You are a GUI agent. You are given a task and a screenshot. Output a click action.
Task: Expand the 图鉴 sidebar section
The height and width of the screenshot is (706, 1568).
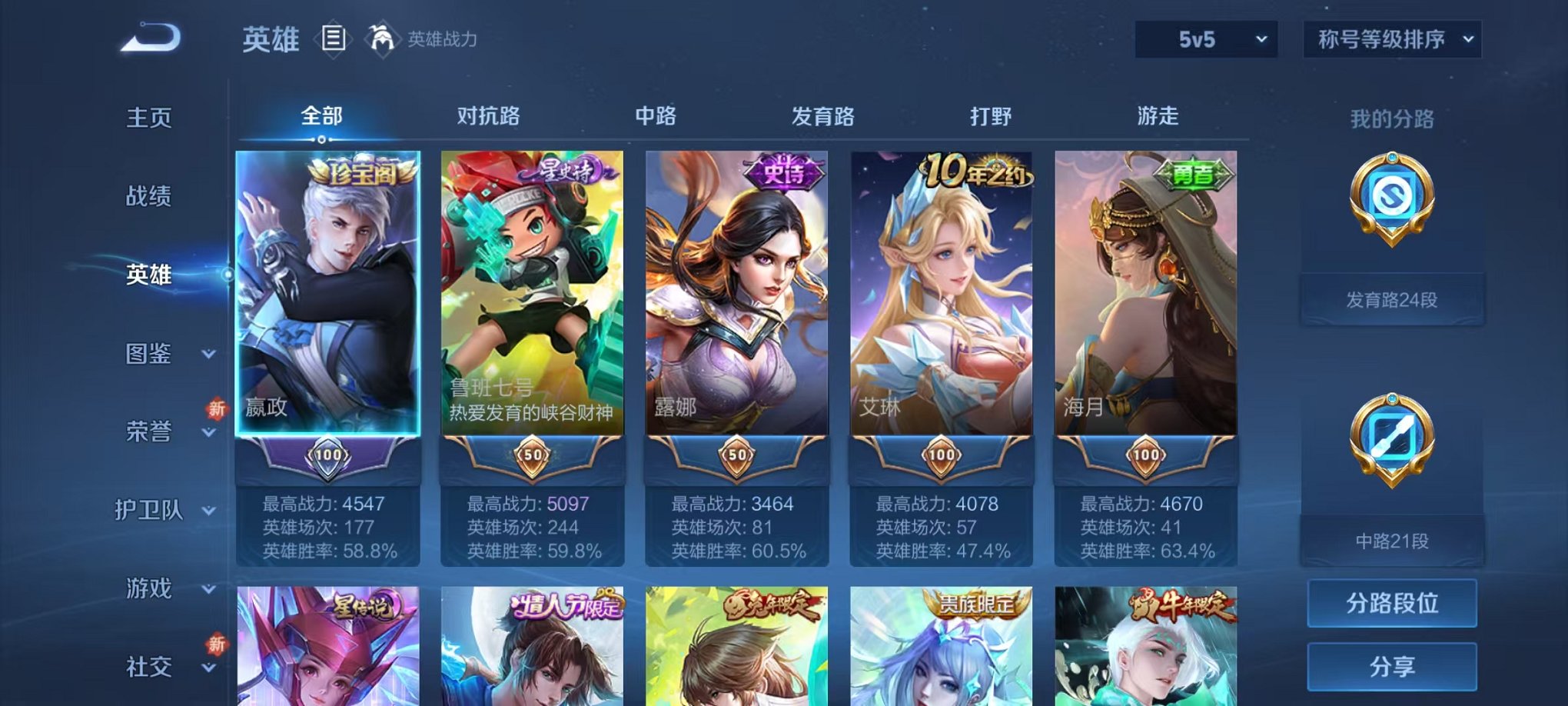click(148, 355)
